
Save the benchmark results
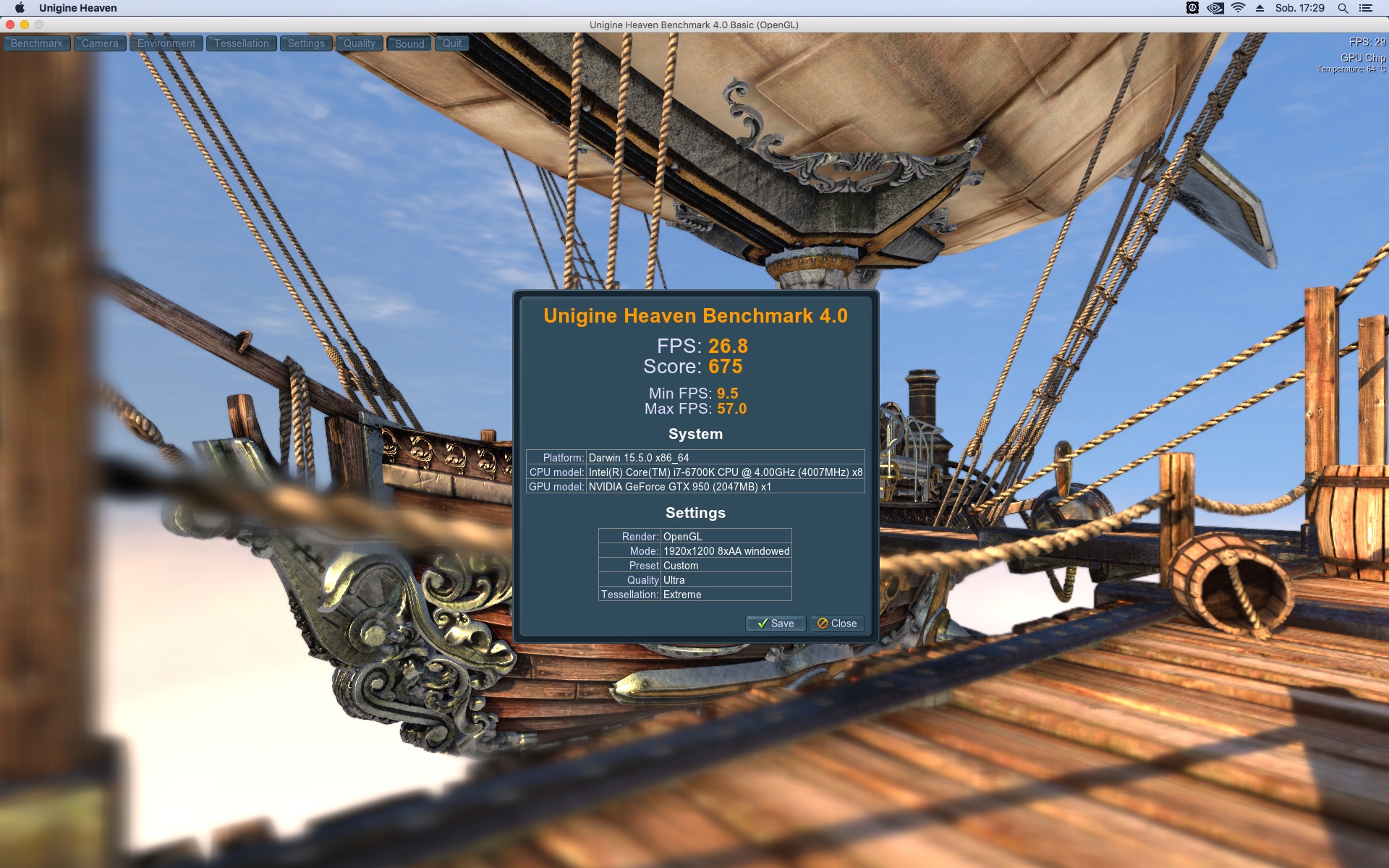(776, 624)
